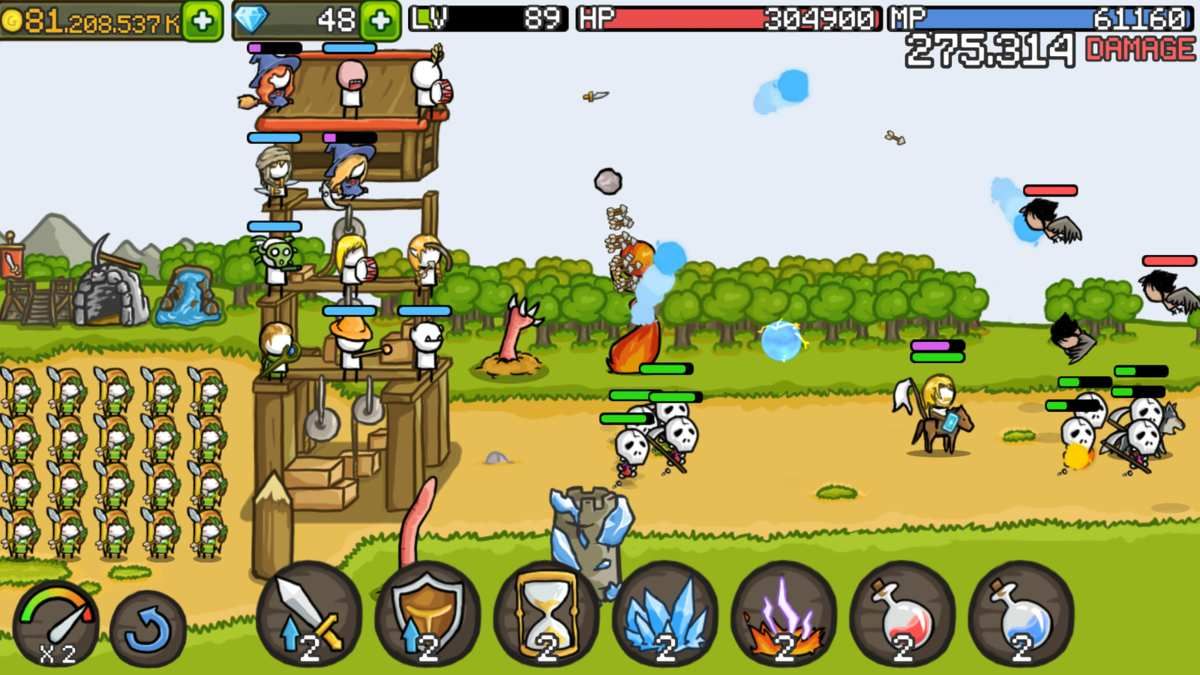This screenshot has height=675, width=1200.
Task: Use the blue mana potion
Action: point(1021,614)
